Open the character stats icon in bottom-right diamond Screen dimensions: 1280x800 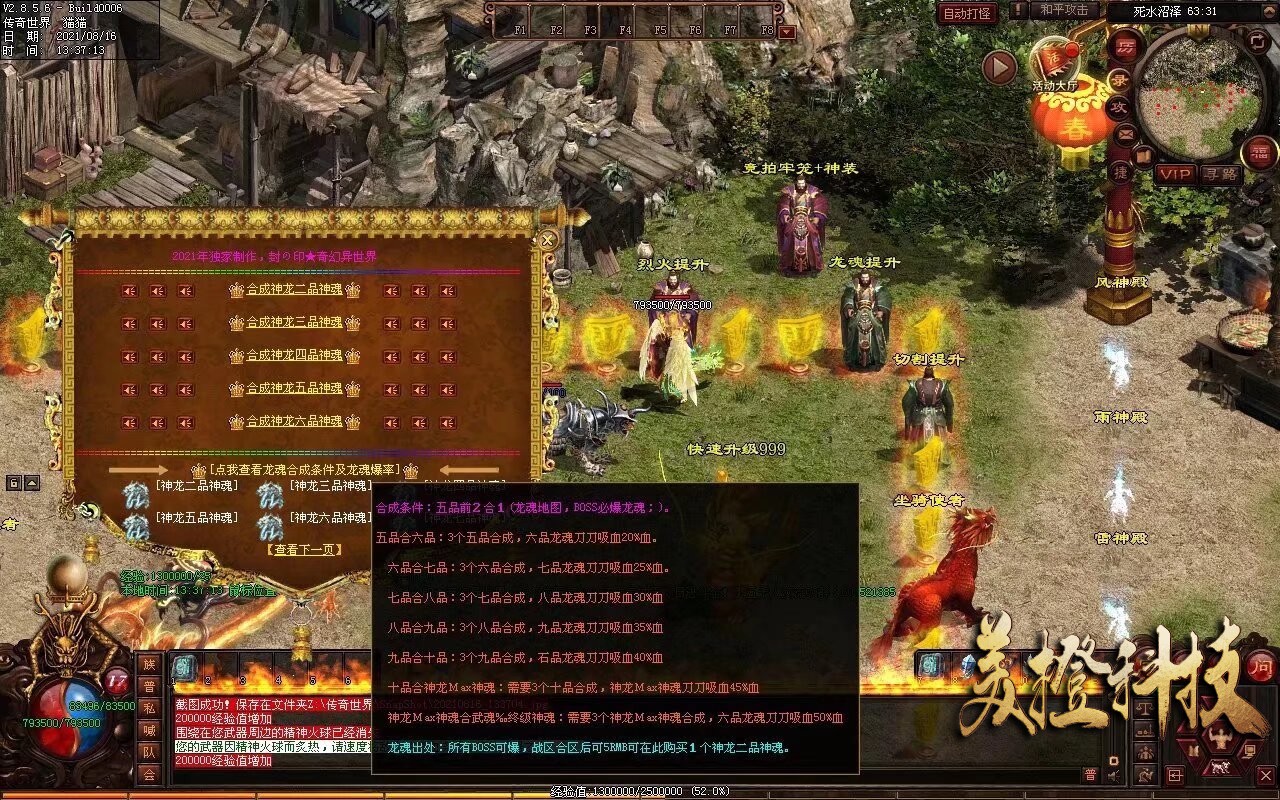pos(1220,736)
